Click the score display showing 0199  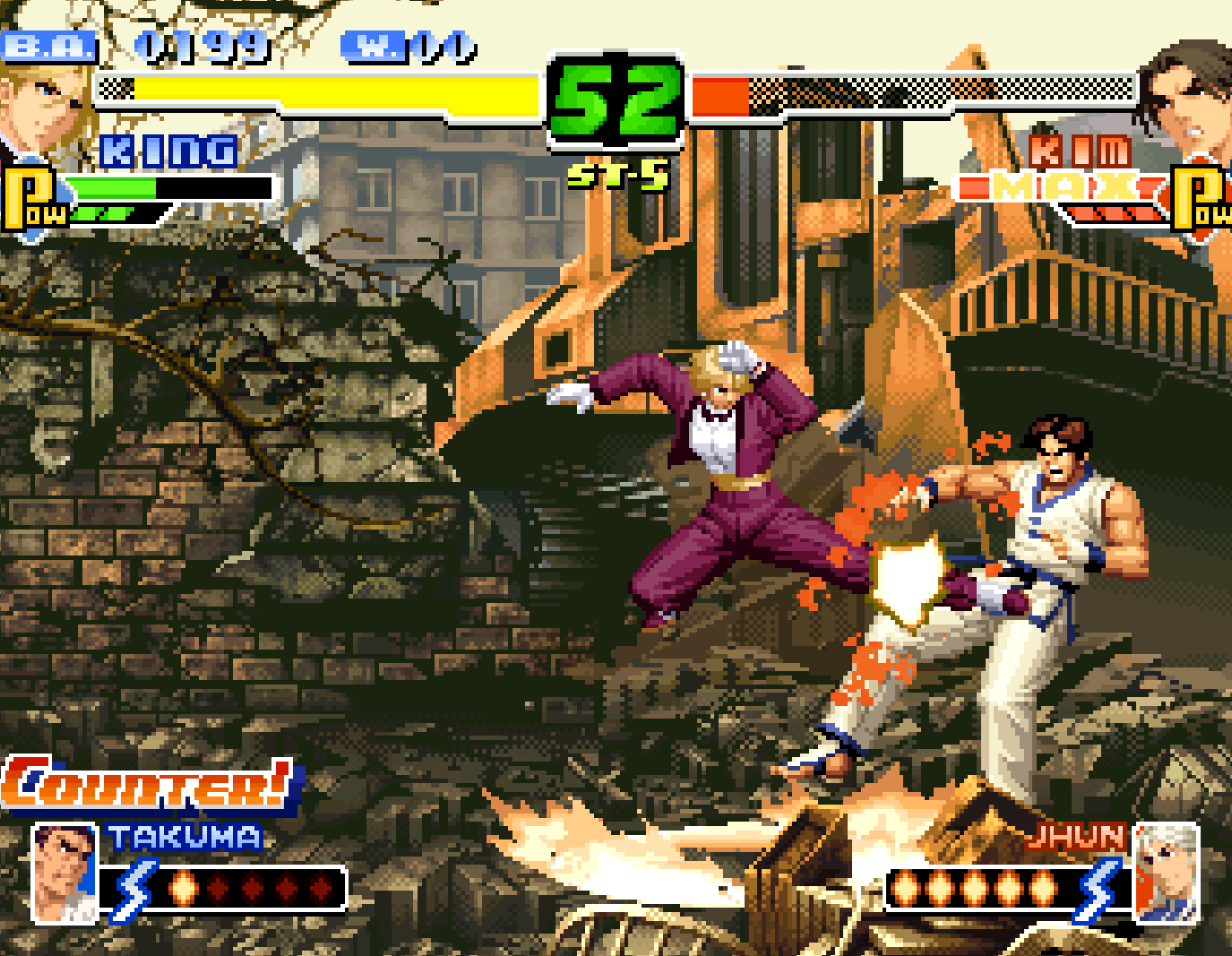202,45
